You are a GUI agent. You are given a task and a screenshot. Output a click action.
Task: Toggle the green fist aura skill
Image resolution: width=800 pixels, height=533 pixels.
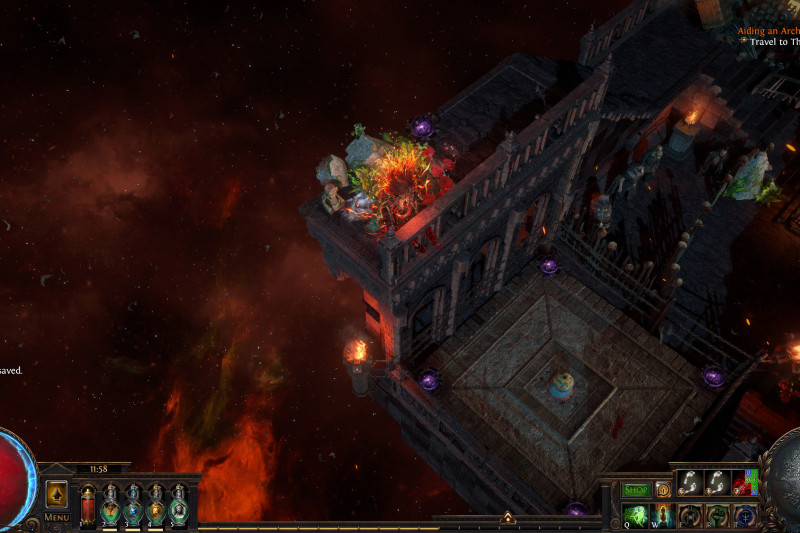point(718,516)
